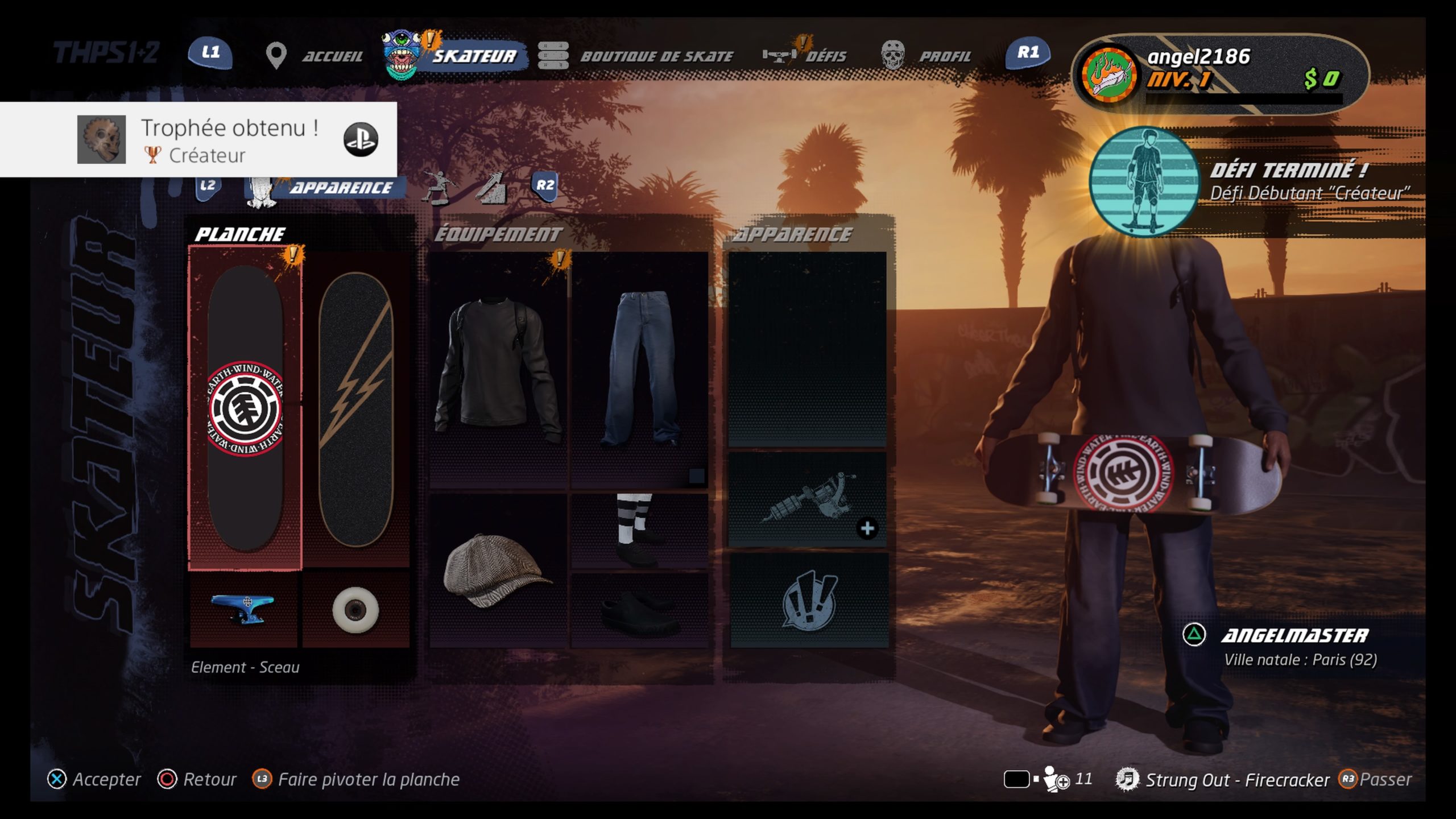The height and width of the screenshot is (819, 1456).
Task: Open the striped socks slot
Action: (639, 531)
